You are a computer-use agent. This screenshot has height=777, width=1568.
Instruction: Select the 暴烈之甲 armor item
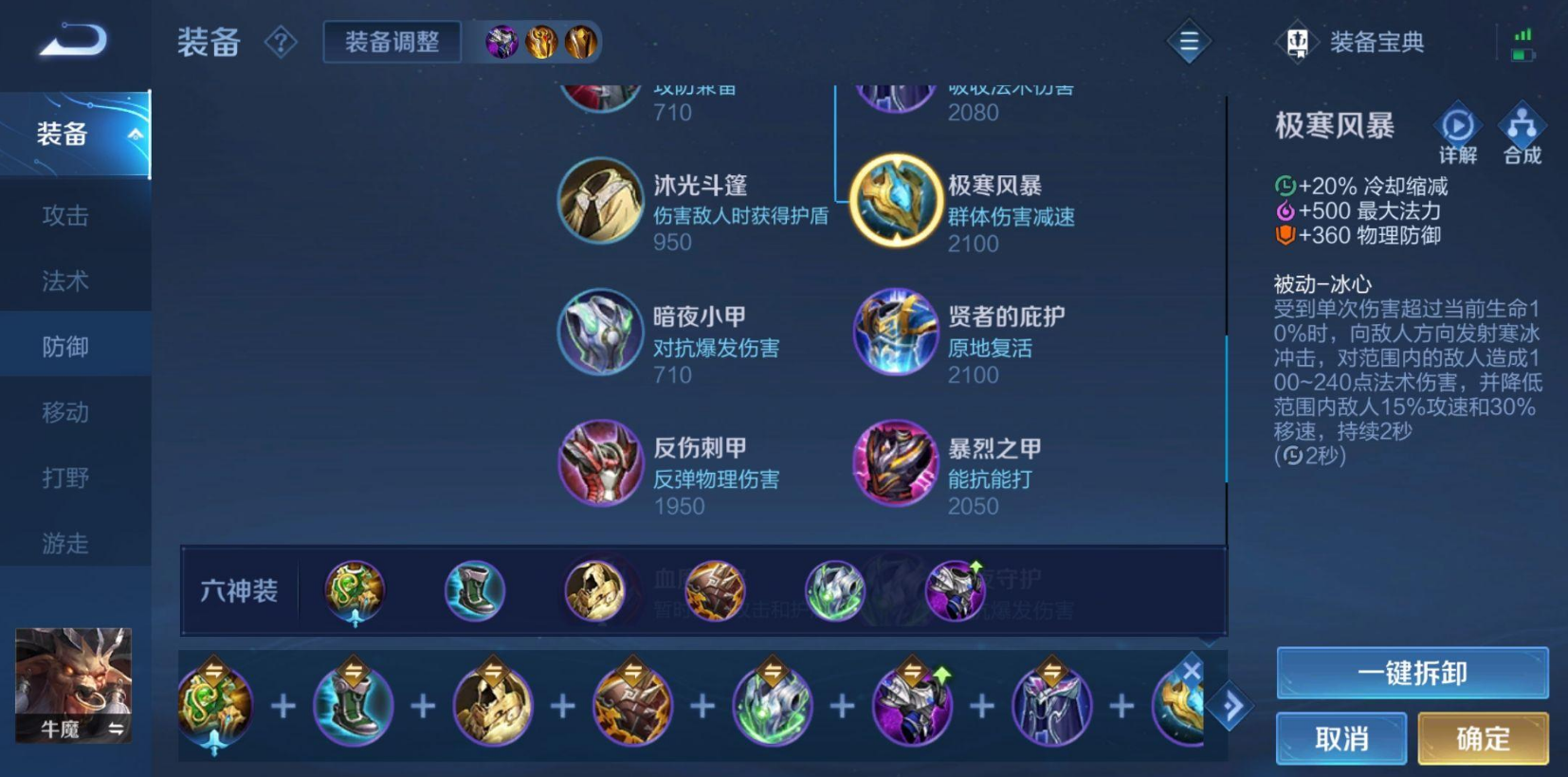tap(895, 463)
